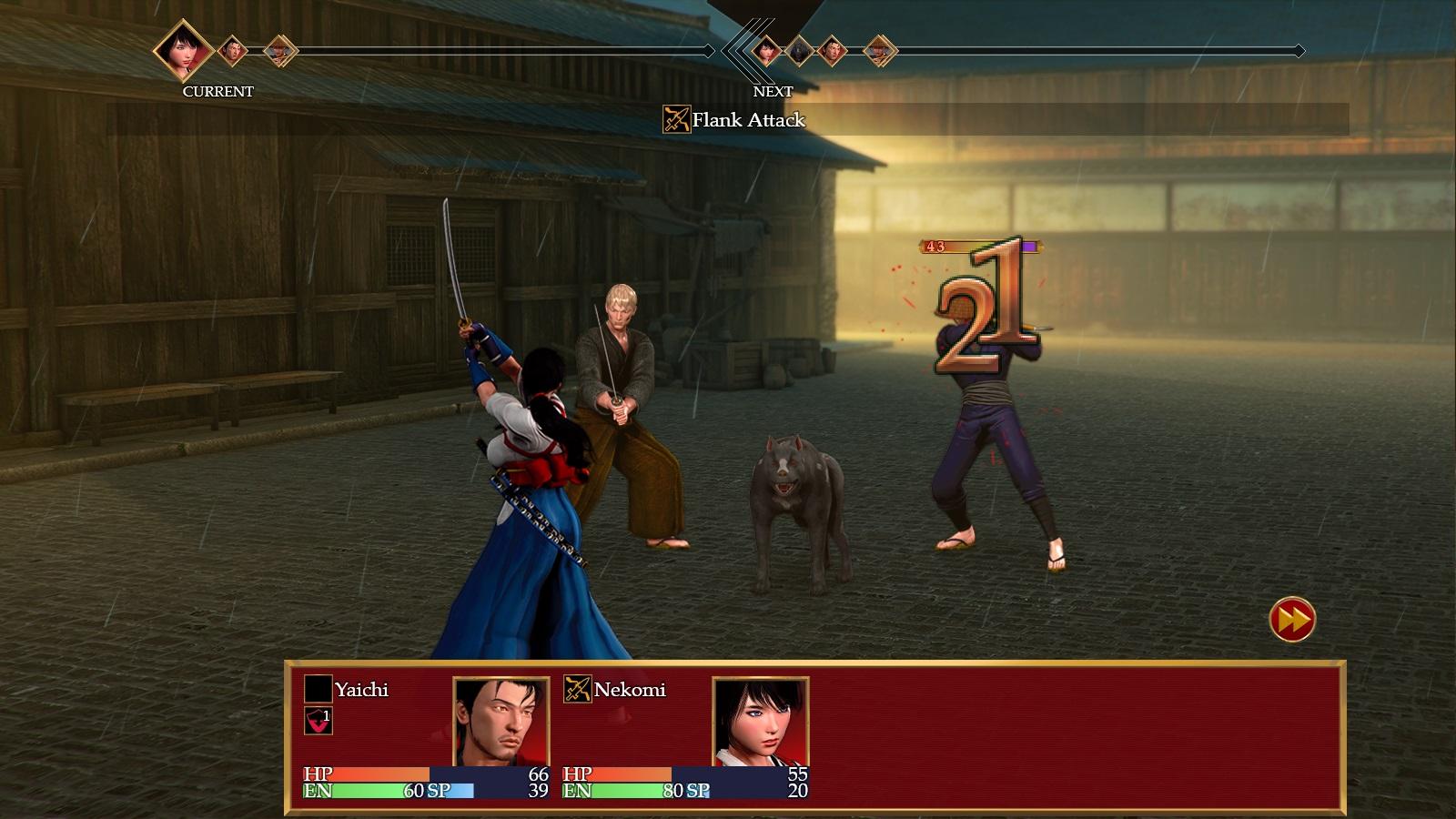The image size is (1456, 819).
Task: Click the large current-turn portrait of Nekomi
Action: click(183, 50)
